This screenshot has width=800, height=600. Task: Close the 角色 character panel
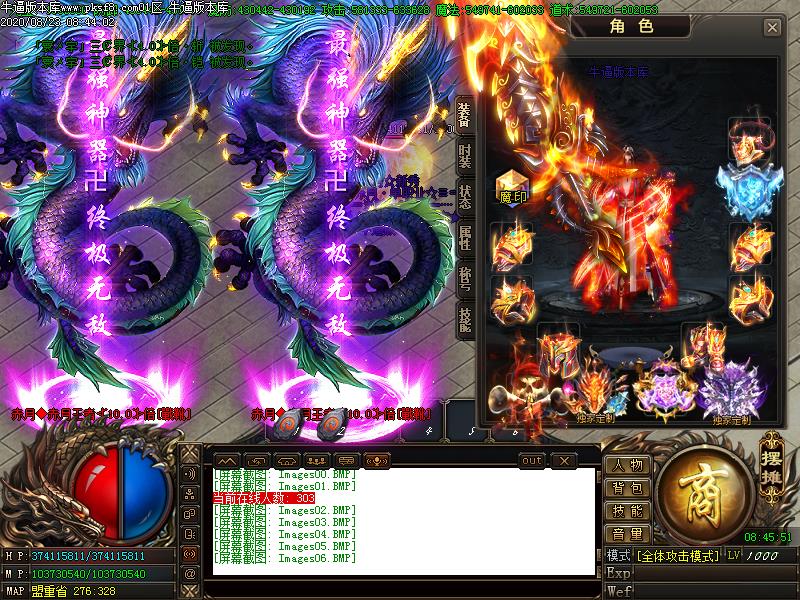(772, 28)
